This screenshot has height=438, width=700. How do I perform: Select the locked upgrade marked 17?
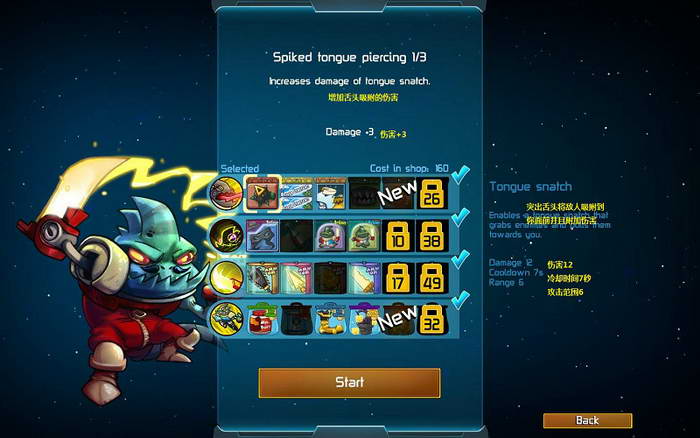398,278
